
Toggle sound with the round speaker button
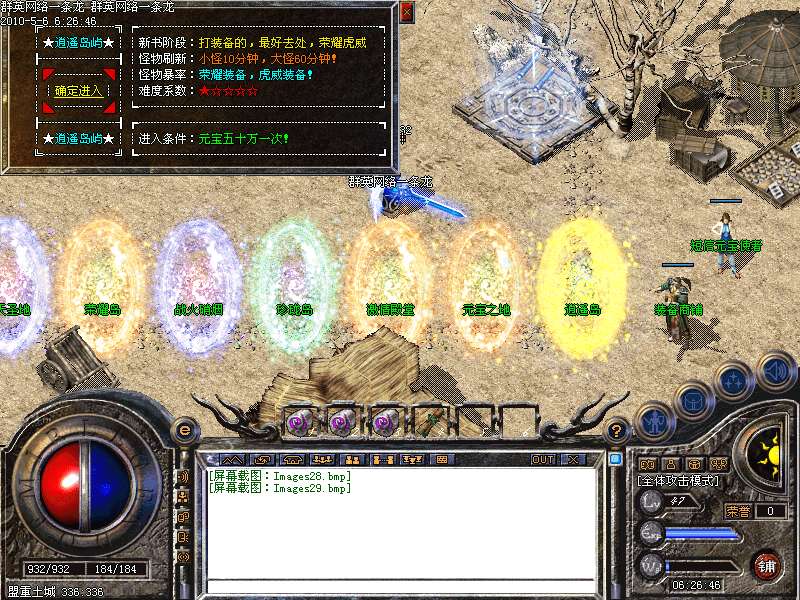[x=776, y=372]
